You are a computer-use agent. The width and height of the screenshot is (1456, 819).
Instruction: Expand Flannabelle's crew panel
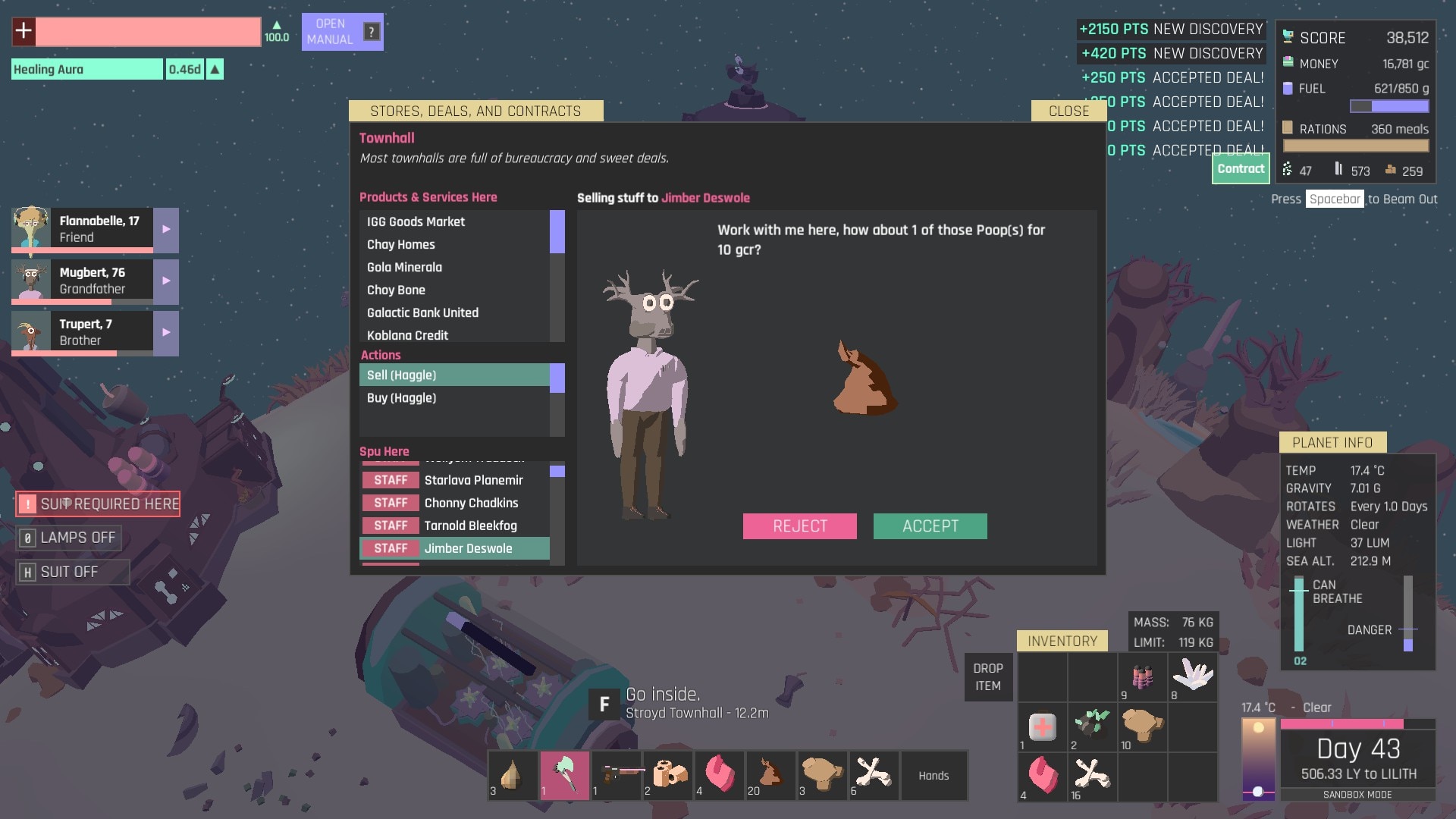(x=166, y=229)
